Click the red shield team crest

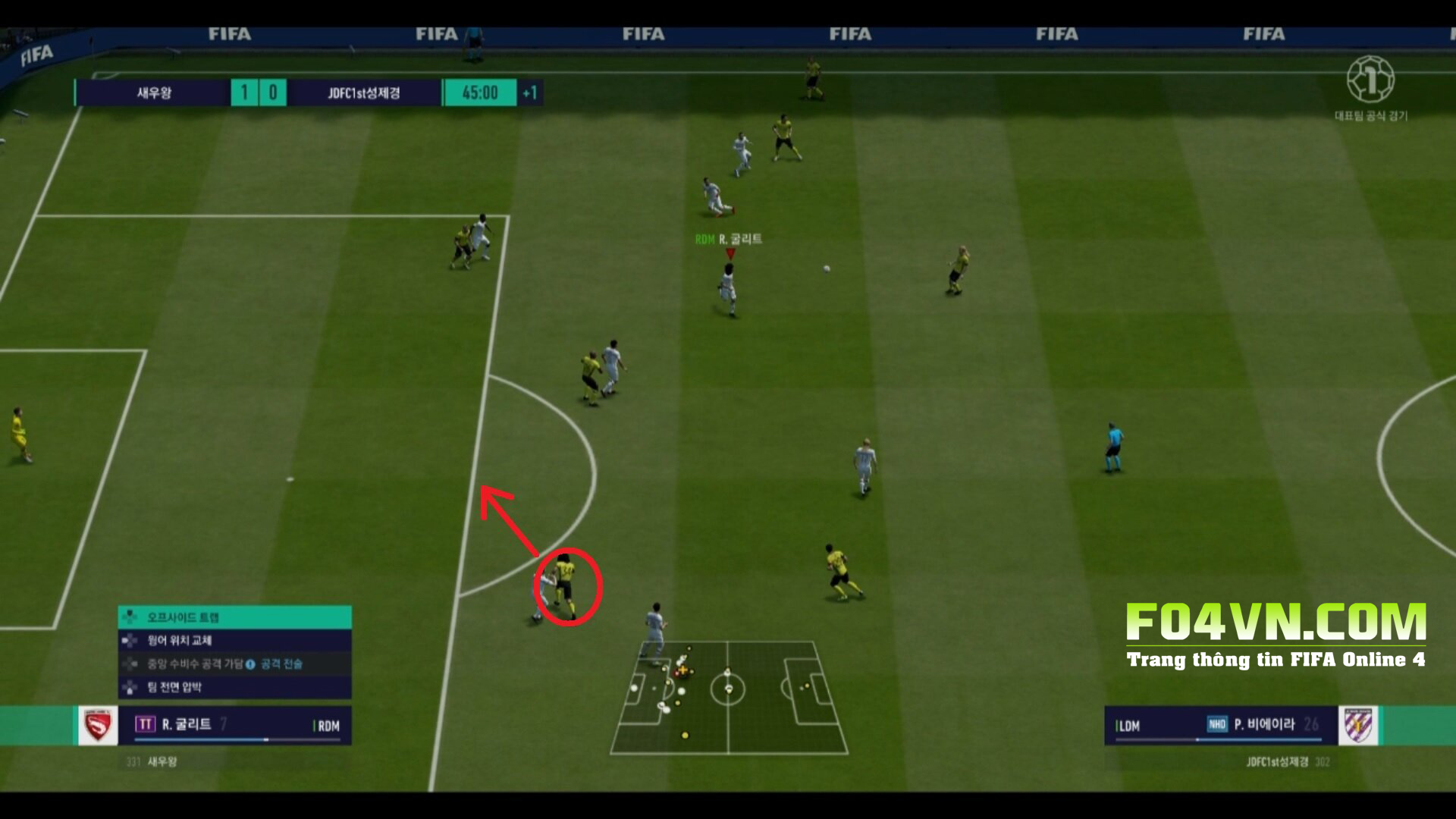point(98,726)
